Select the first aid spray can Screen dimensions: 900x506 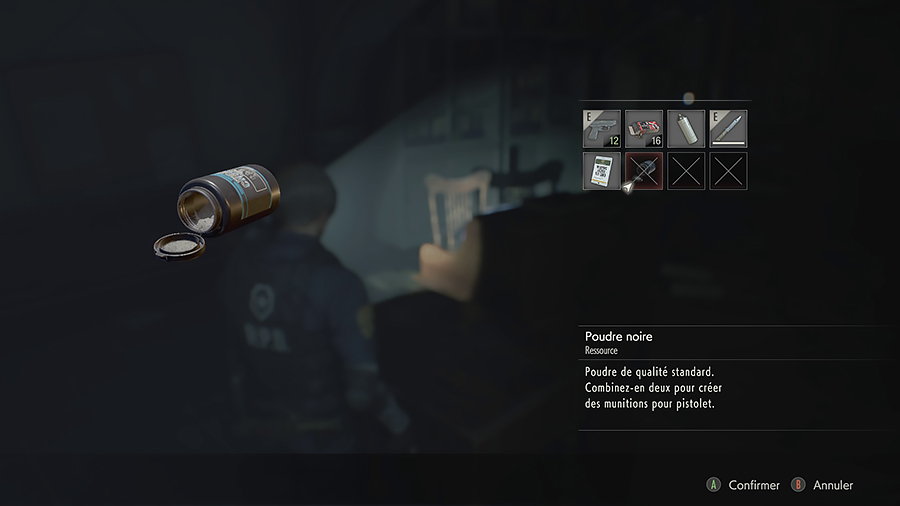[x=686, y=129]
